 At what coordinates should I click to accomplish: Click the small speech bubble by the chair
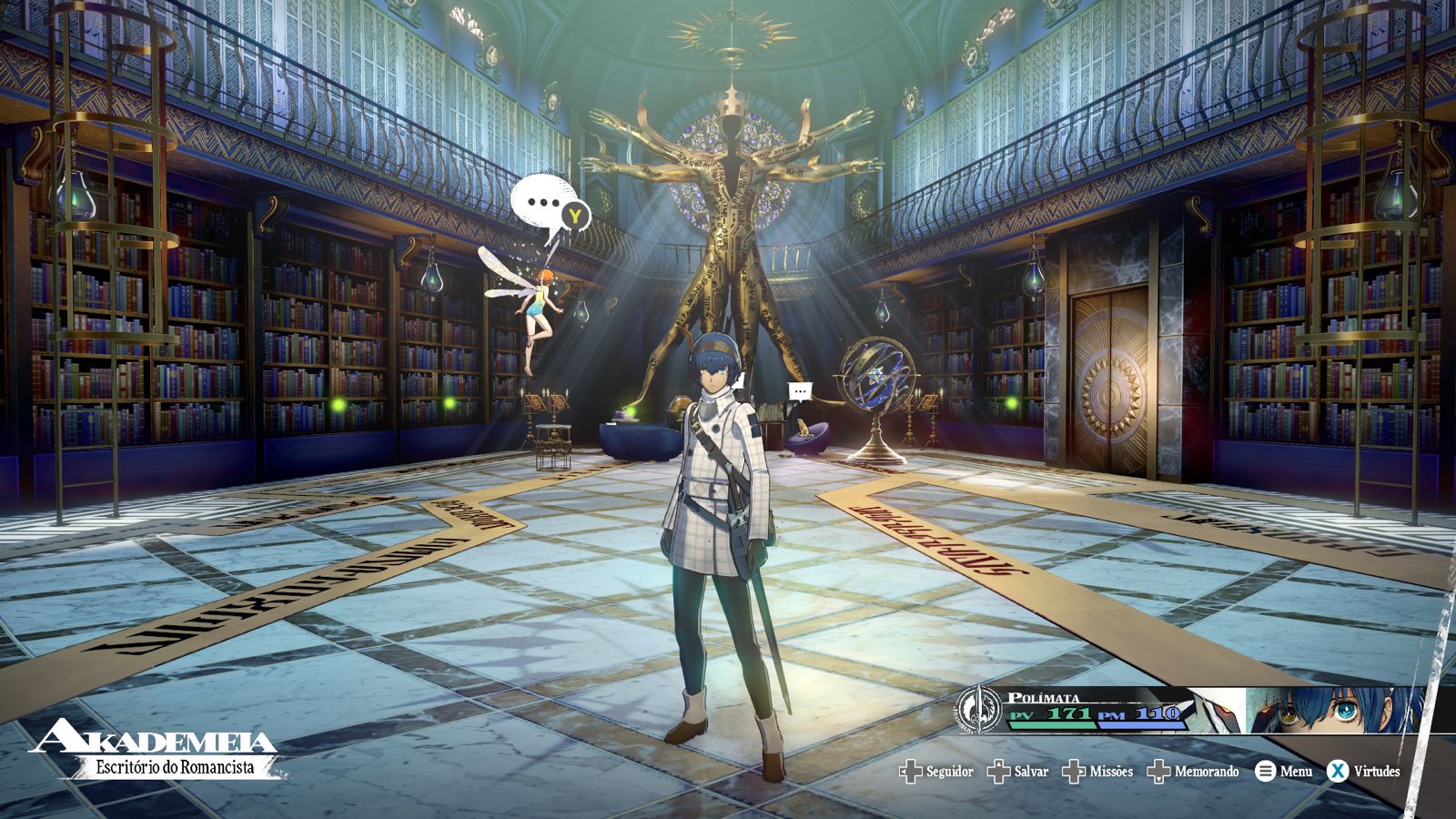coord(800,392)
